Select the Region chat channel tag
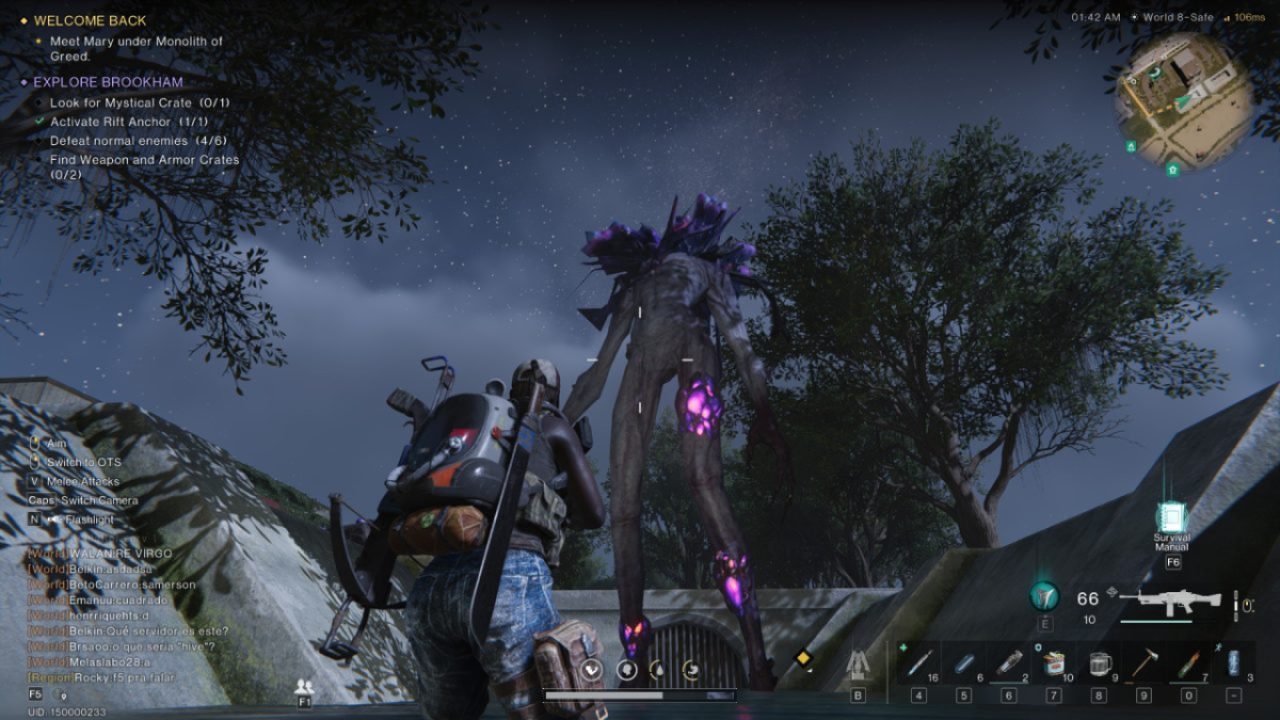The height and width of the screenshot is (720, 1280). click(49, 676)
